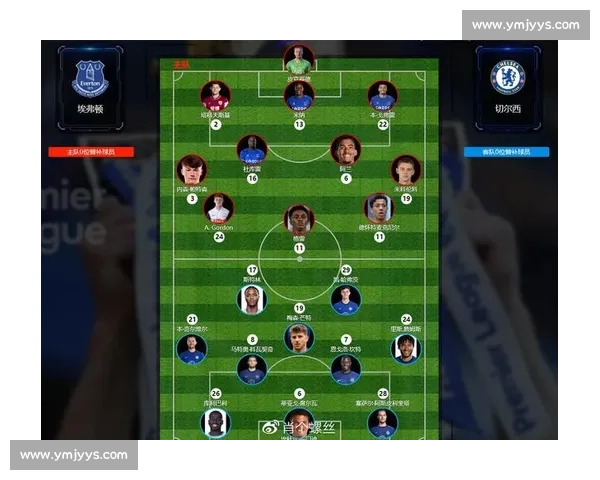Pick Everton player number 22 portrait

[382, 96]
